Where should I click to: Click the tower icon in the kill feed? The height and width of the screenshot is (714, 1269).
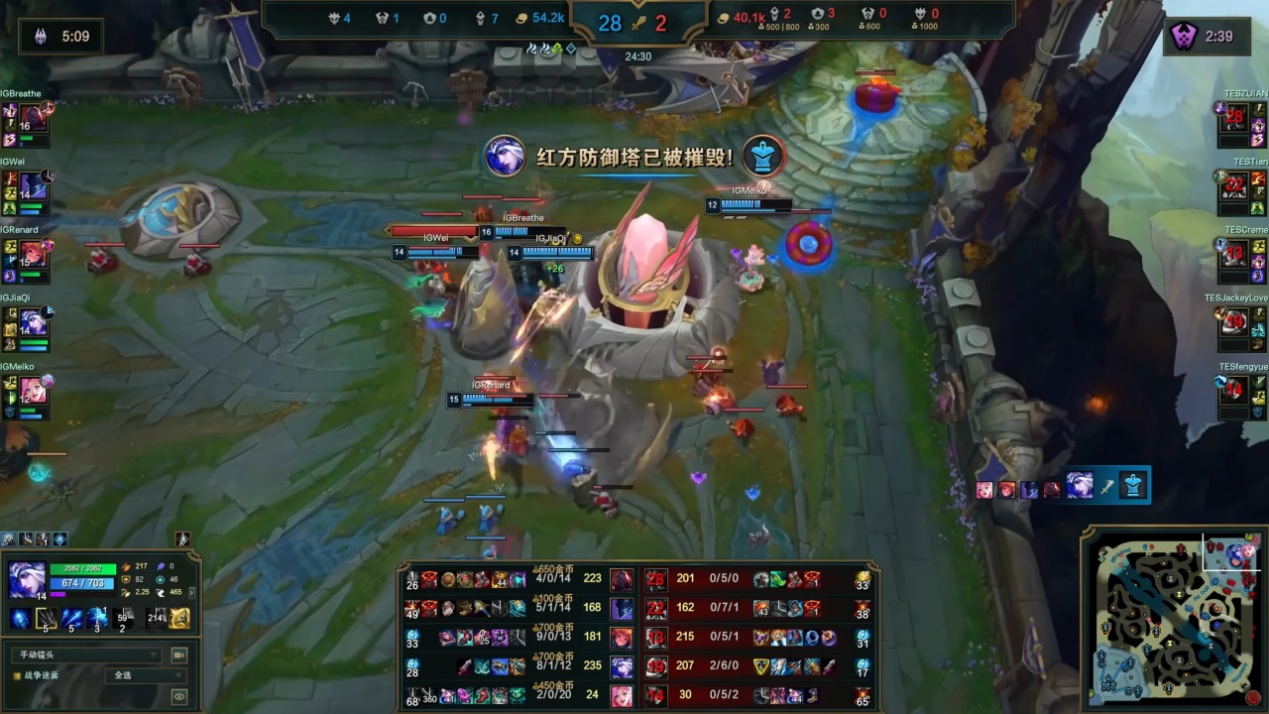click(1131, 486)
